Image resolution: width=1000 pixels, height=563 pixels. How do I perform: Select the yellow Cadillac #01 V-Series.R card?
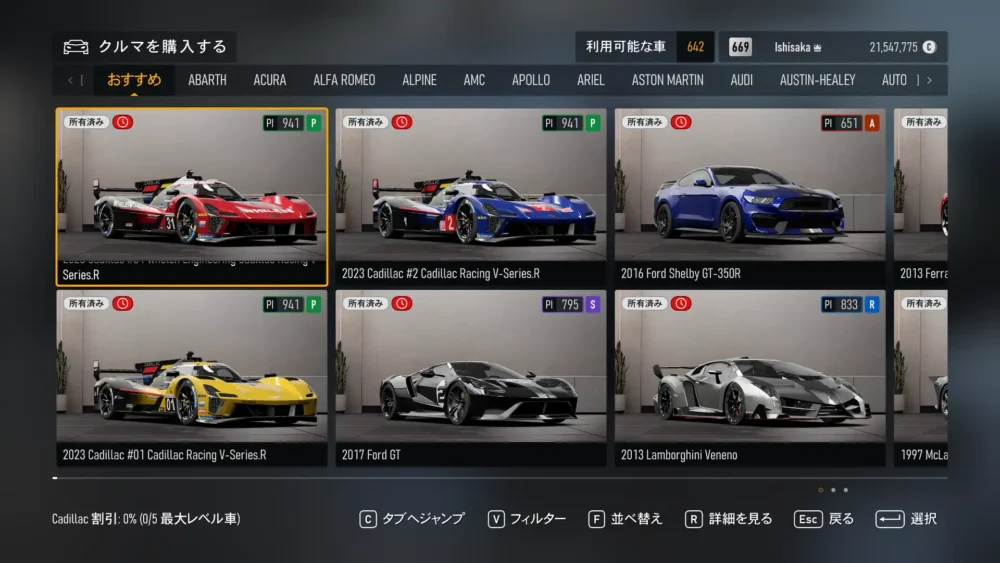(192, 378)
